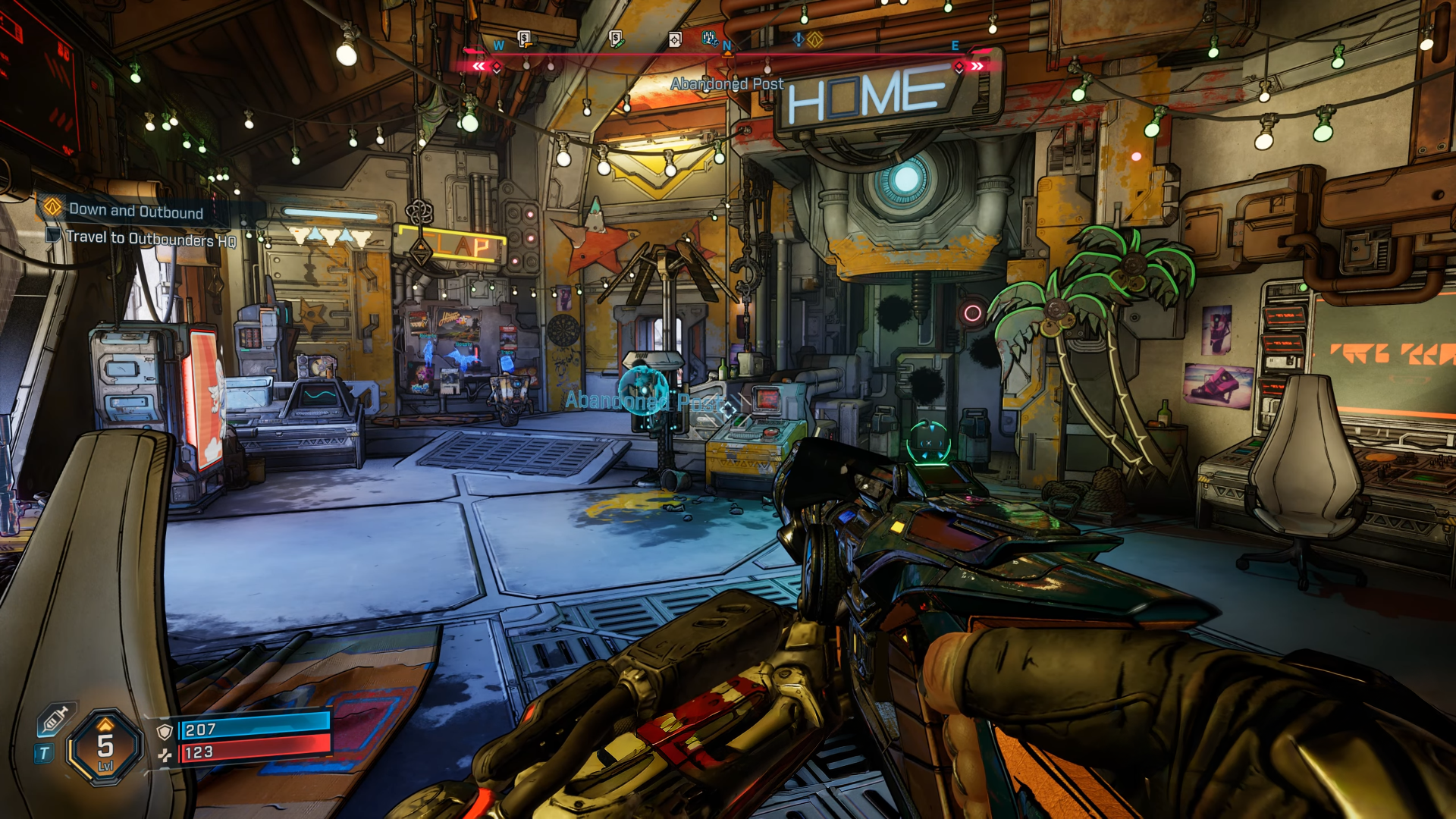Click the ammo vending machine dollar icon on compass
The height and width of the screenshot is (819, 1456).
tap(617, 38)
